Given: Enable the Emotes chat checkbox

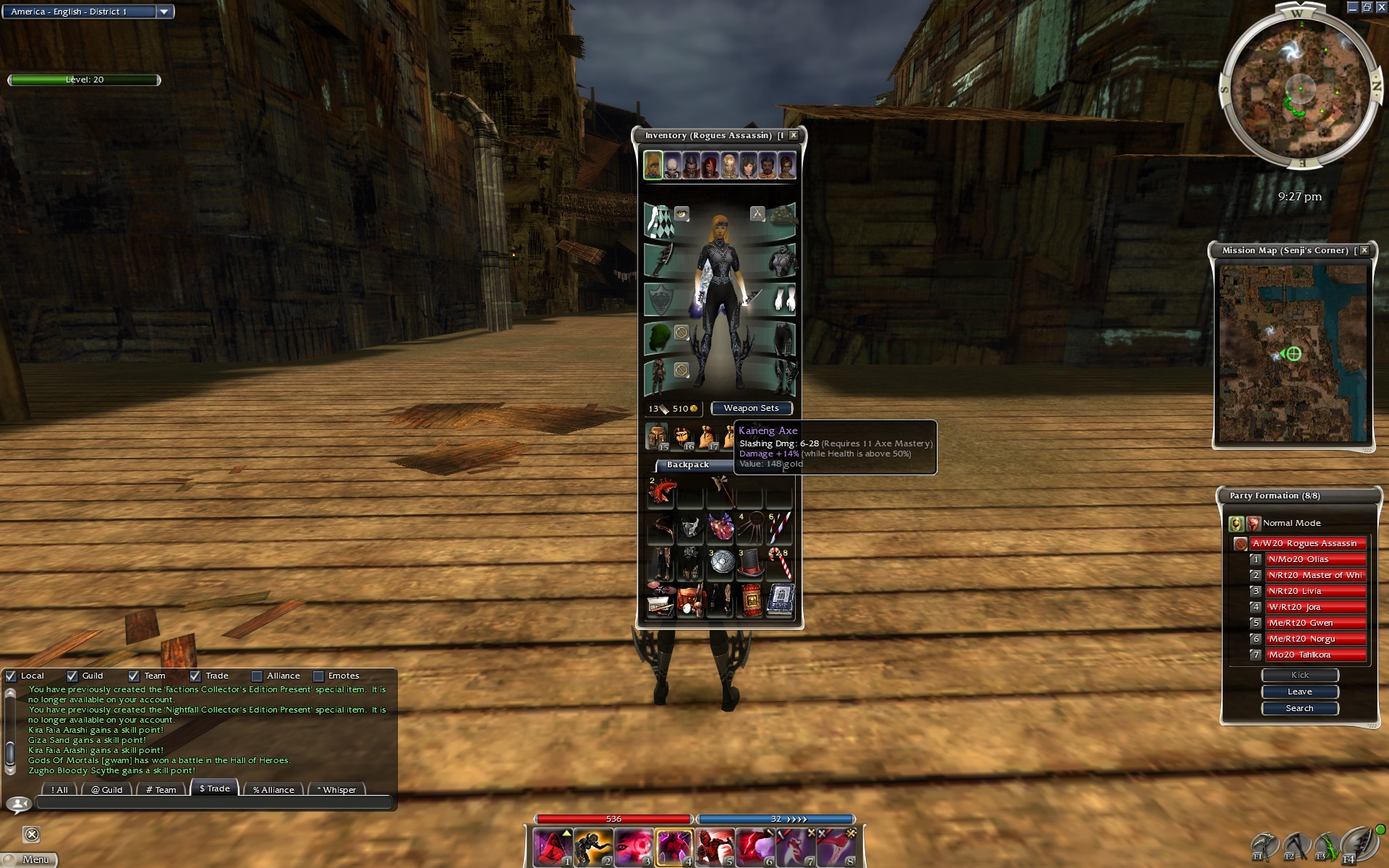Looking at the screenshot, I should click(x=318, y=676).
